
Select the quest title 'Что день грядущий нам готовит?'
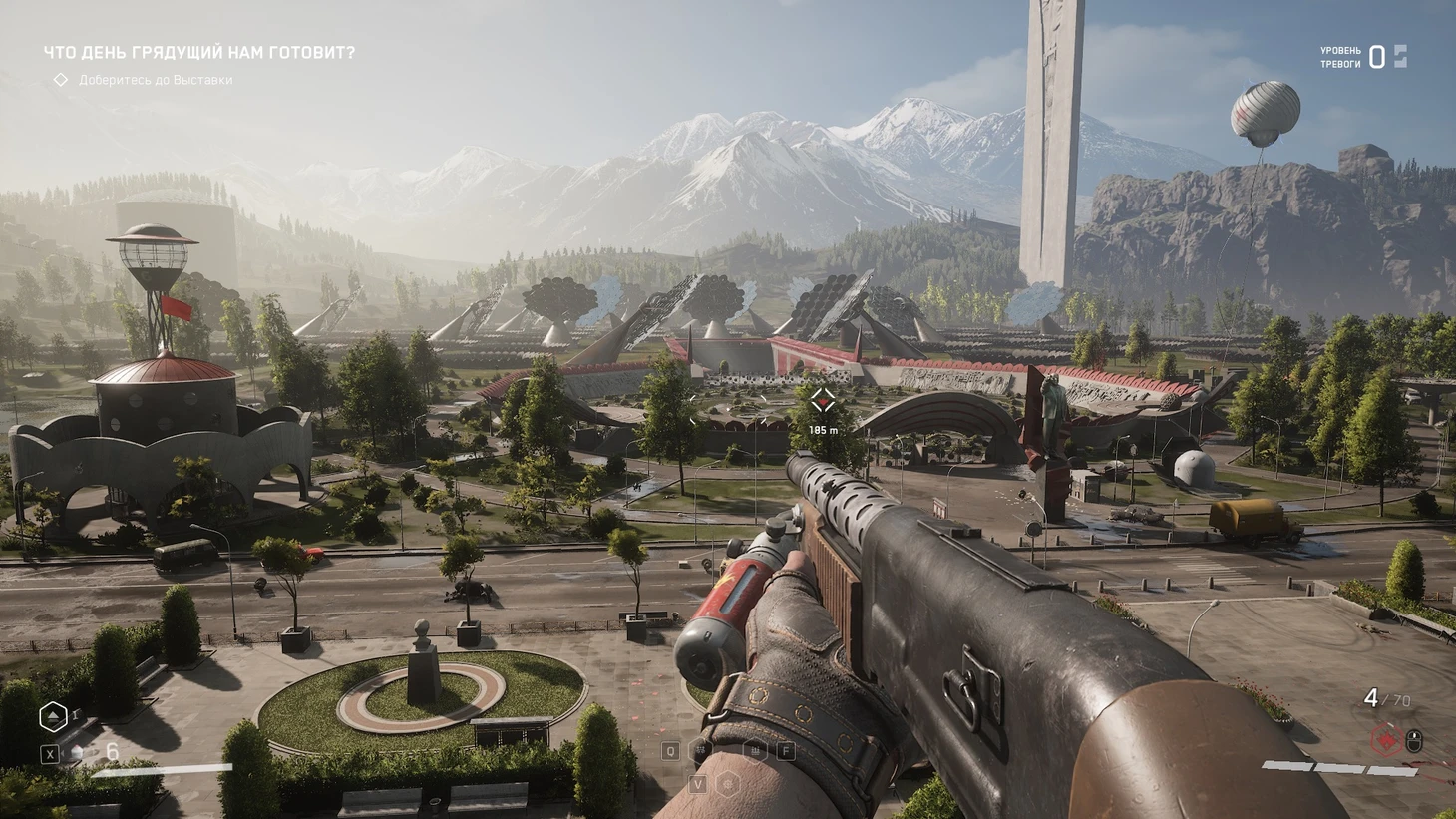198,52
